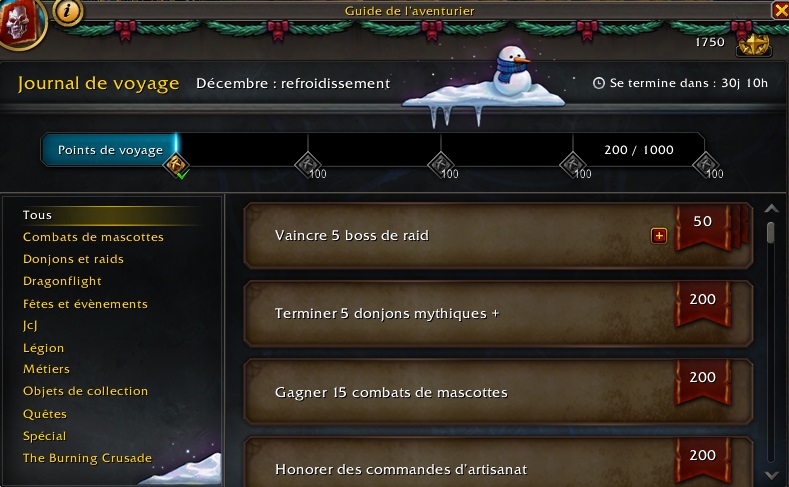Expand the raid boss activity plus button
The width and height of the screenshot is (789, 487).
click(x=659, y=236)
